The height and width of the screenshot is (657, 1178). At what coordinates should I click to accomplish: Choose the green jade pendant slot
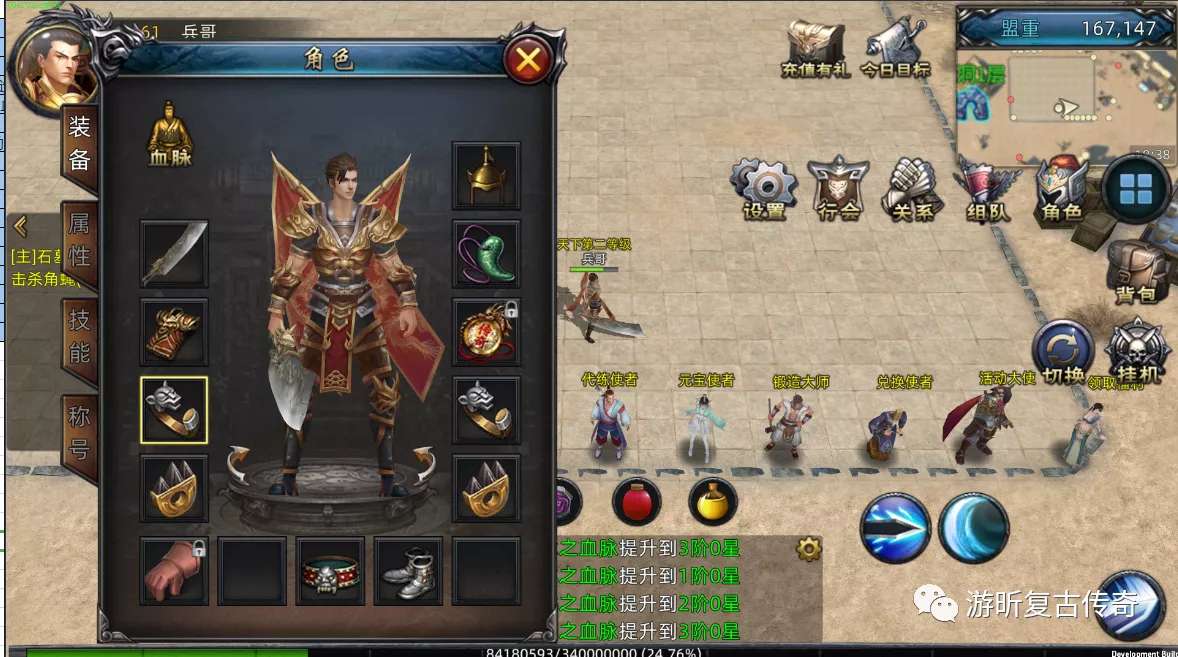(x=486, y=254)
